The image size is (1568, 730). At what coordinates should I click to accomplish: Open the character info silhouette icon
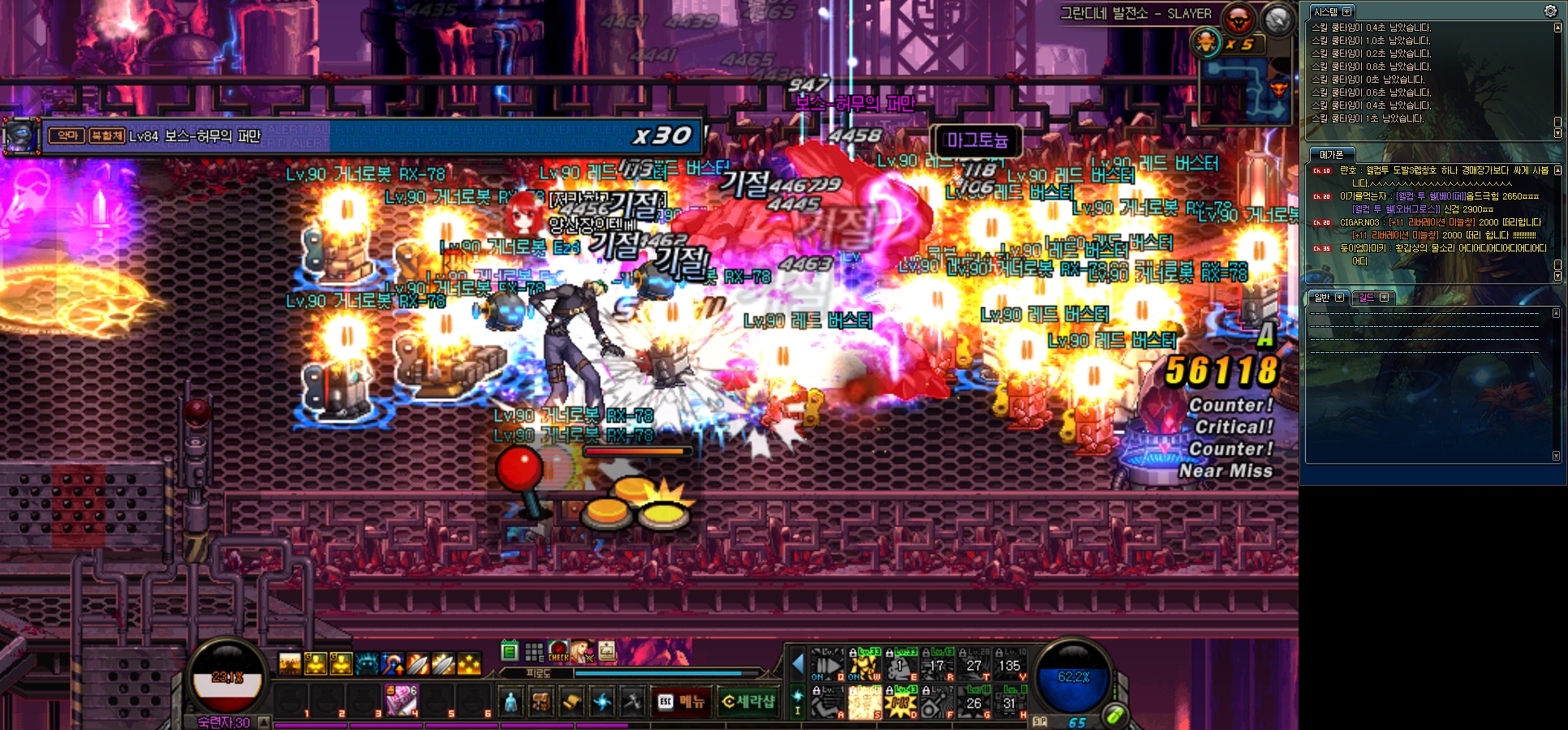[510, 702]
